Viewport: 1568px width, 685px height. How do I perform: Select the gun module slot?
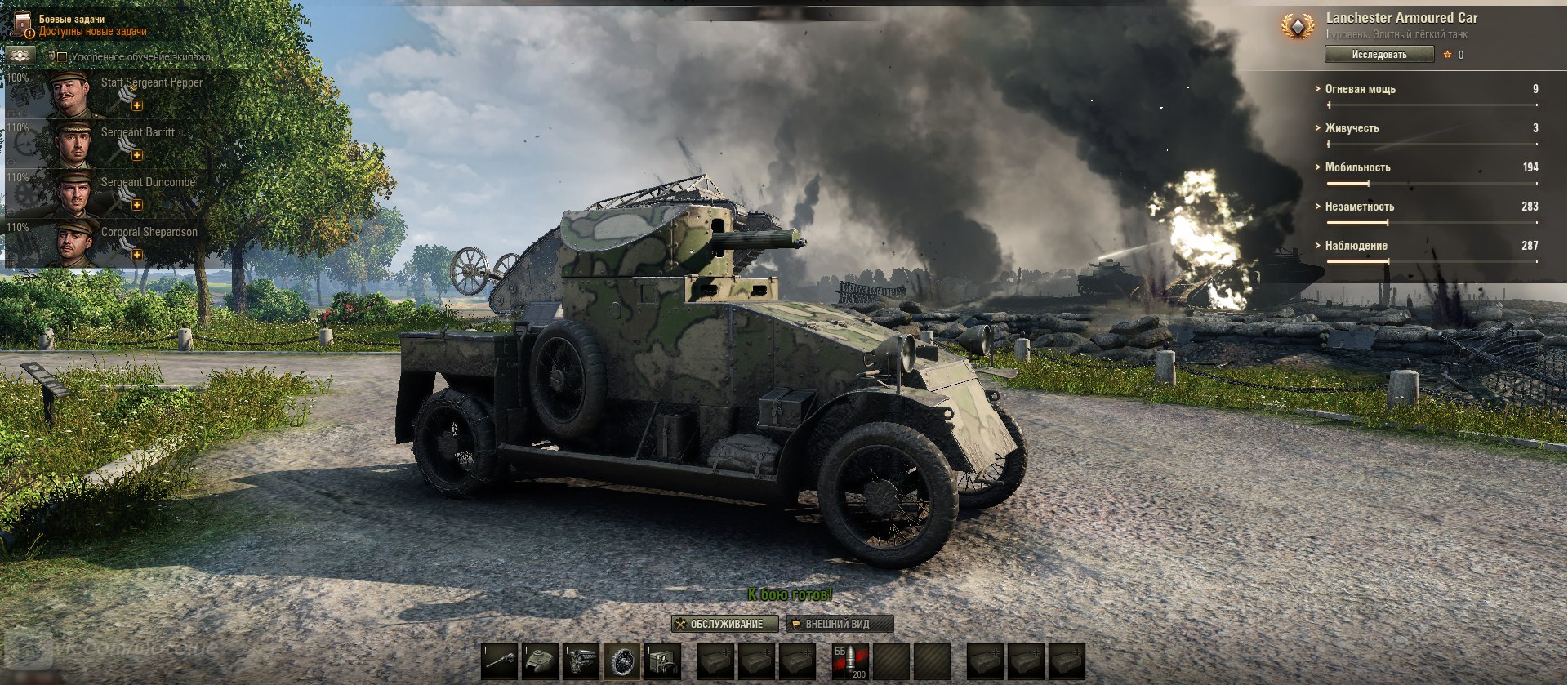500,661
